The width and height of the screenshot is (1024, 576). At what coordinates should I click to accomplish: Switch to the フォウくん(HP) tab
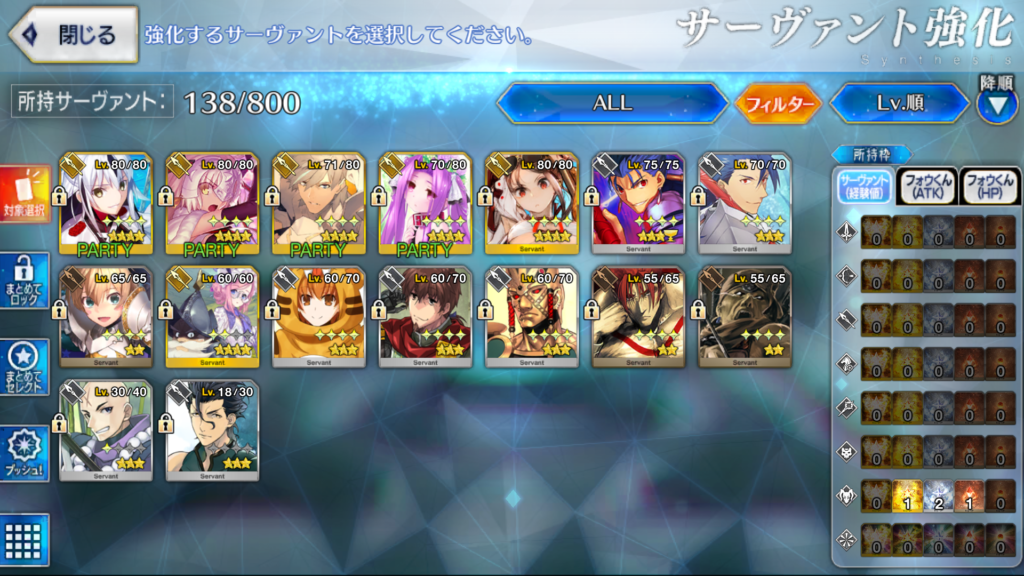click(x=989, y=186)
